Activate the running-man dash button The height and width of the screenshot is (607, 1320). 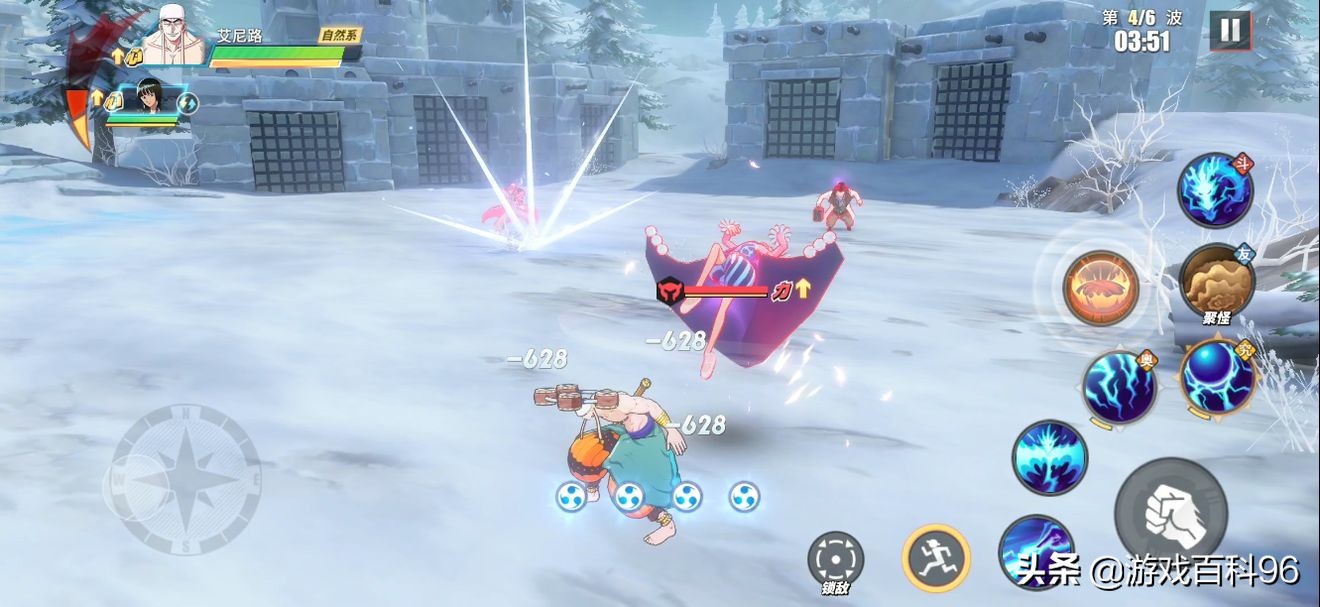pyautogui.click(x=936, y=558)
